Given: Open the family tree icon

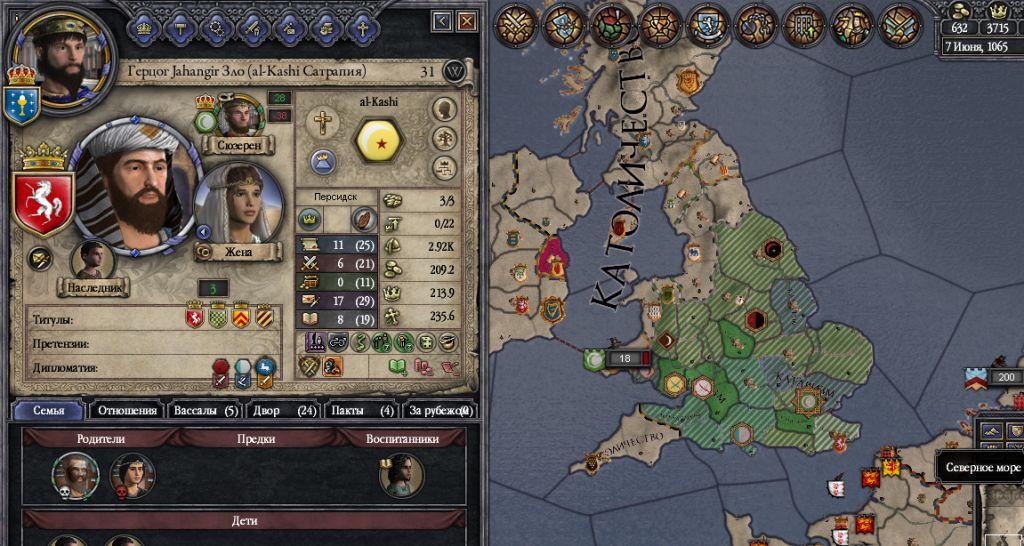Looking at the screenshot, I should [445, 138].
